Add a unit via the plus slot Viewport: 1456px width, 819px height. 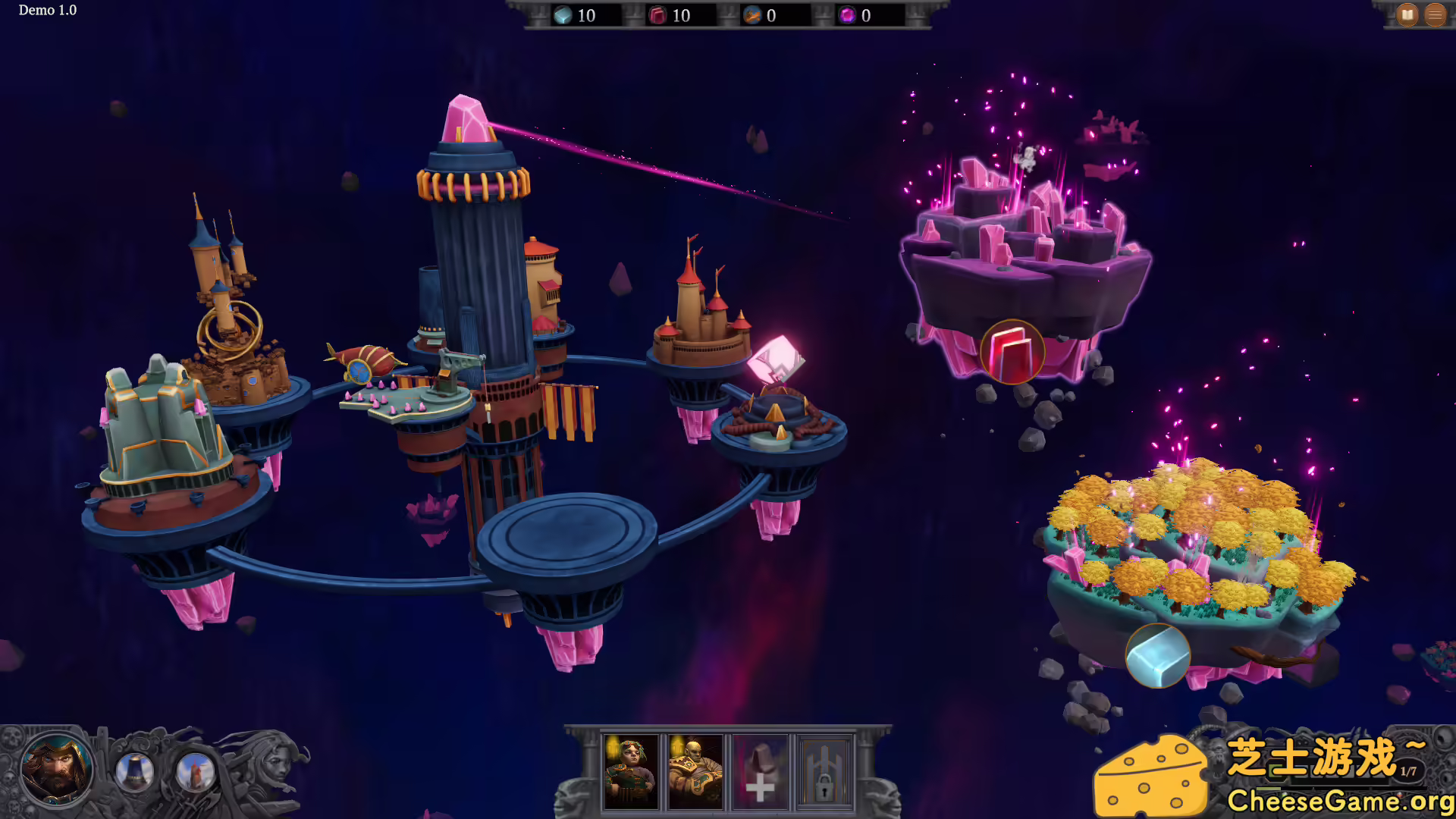760,772
